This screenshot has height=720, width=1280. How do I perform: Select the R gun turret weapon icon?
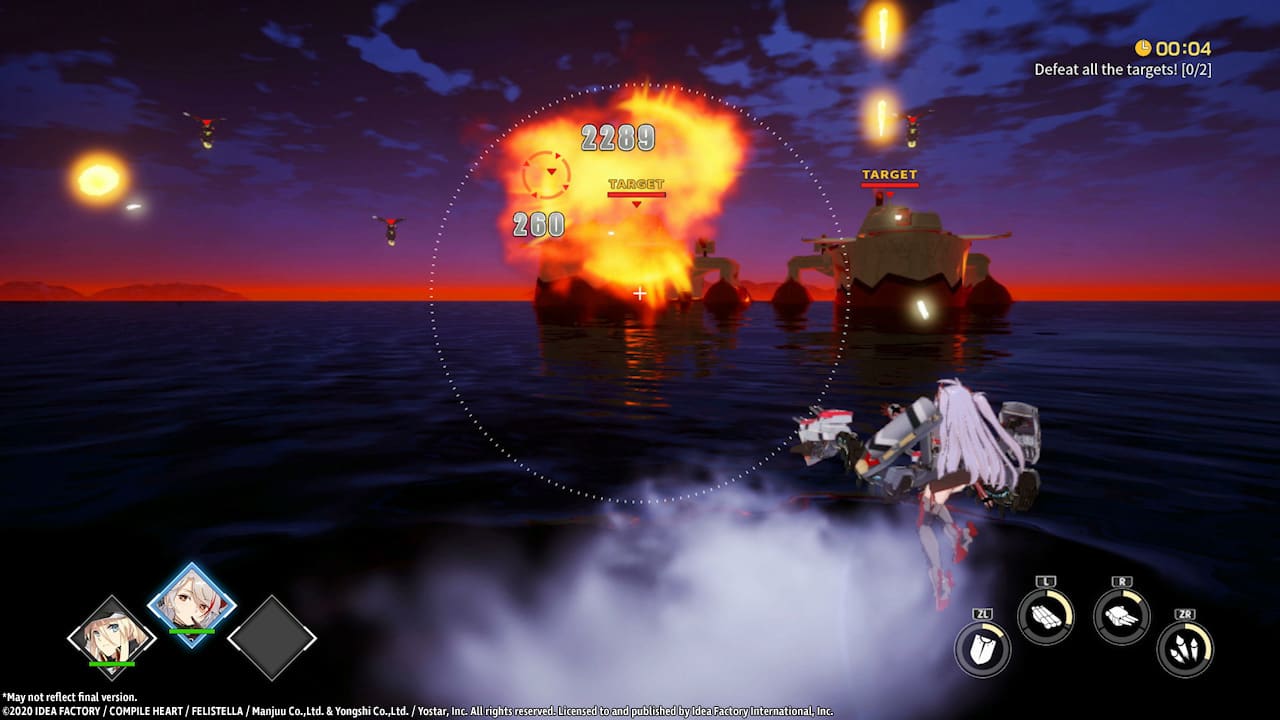point(1122,617)
